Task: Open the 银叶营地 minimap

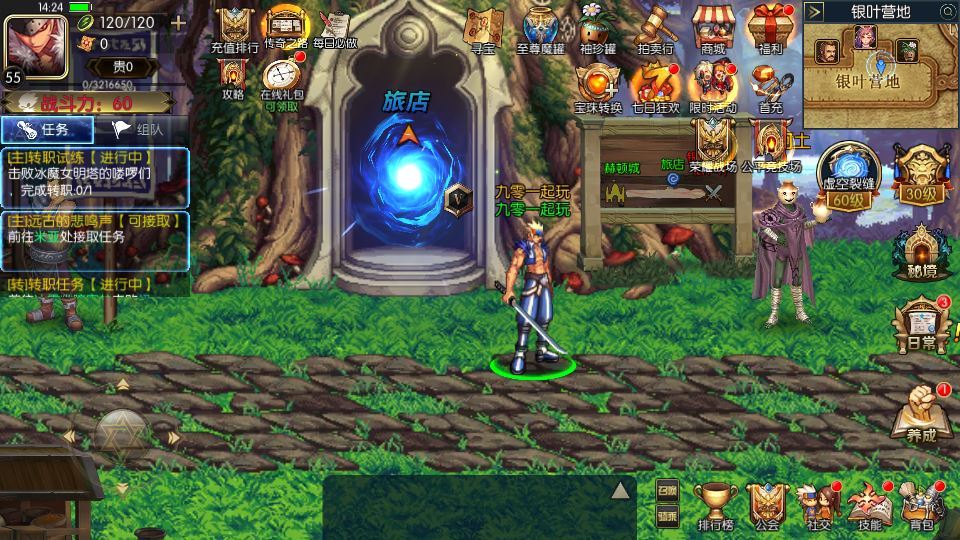Action: (x=880, y=68)
